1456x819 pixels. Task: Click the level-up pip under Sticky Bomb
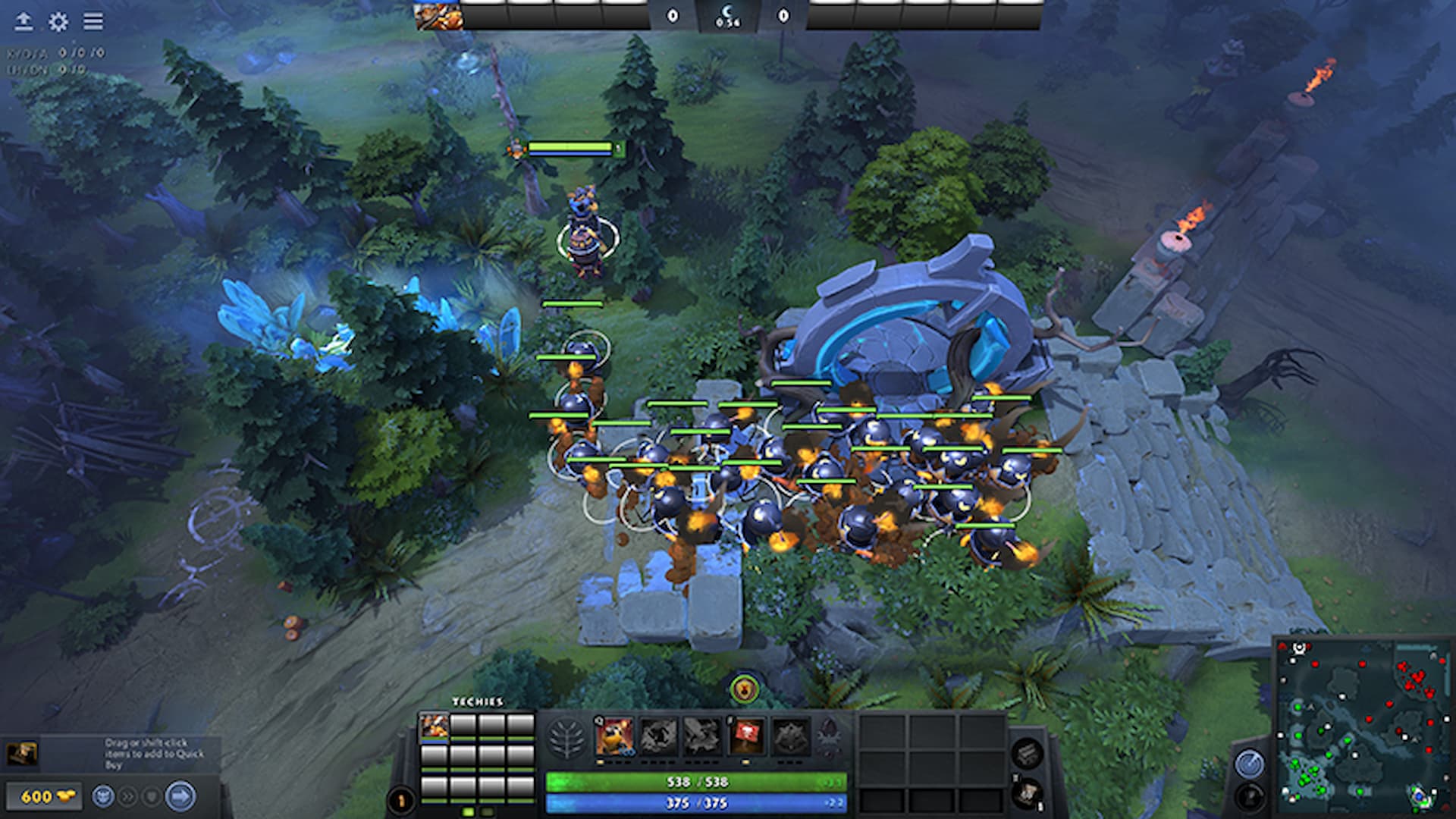[599, 763]
